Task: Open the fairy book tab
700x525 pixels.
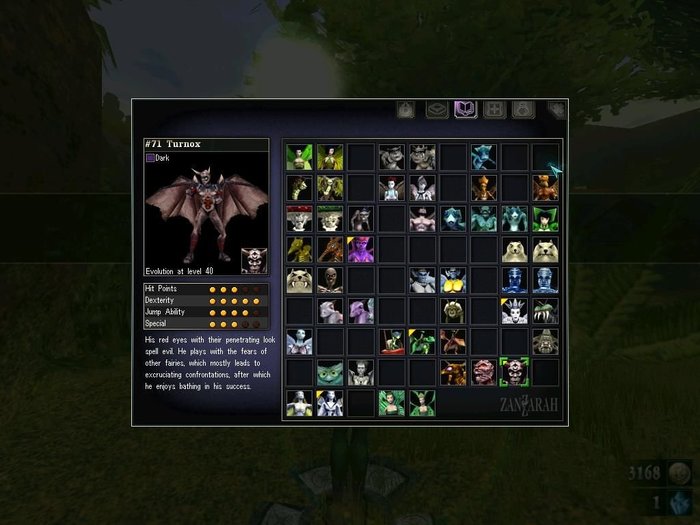Action: tap(464, 109)
